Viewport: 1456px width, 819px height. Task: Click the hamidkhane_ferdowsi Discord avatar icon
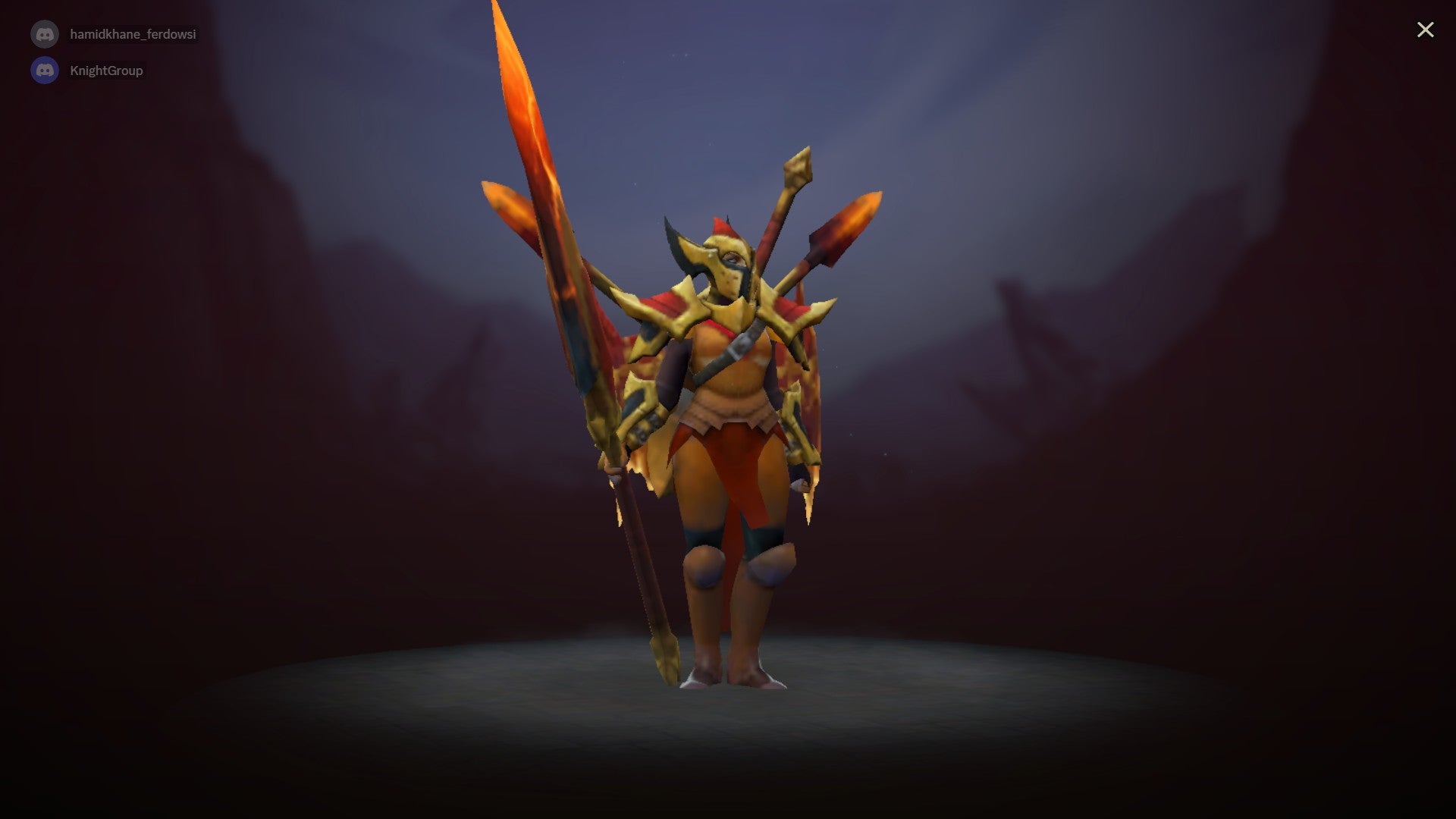(44, 33)
